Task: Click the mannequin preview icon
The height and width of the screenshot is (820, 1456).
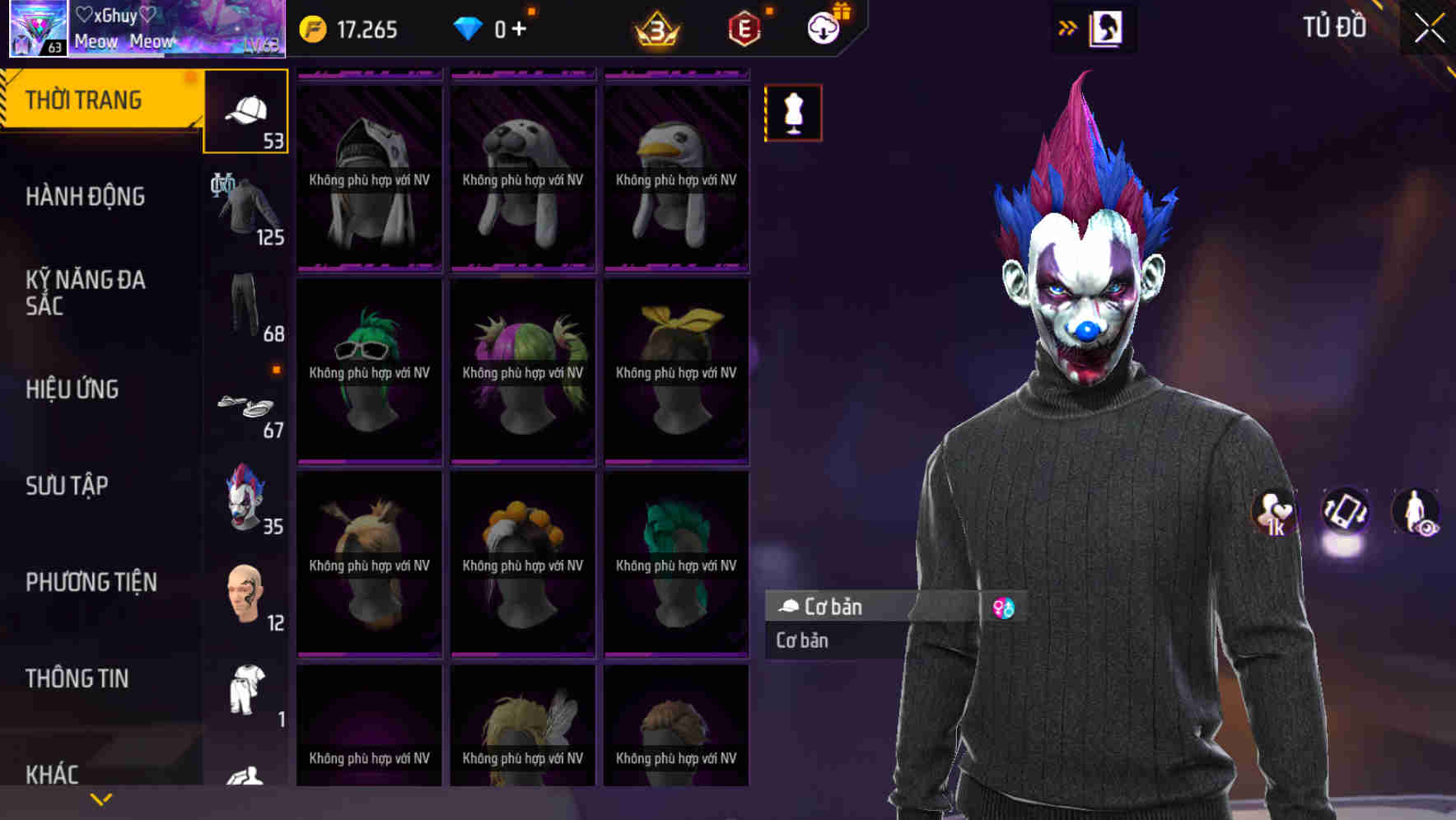Action: coord(793,113)
